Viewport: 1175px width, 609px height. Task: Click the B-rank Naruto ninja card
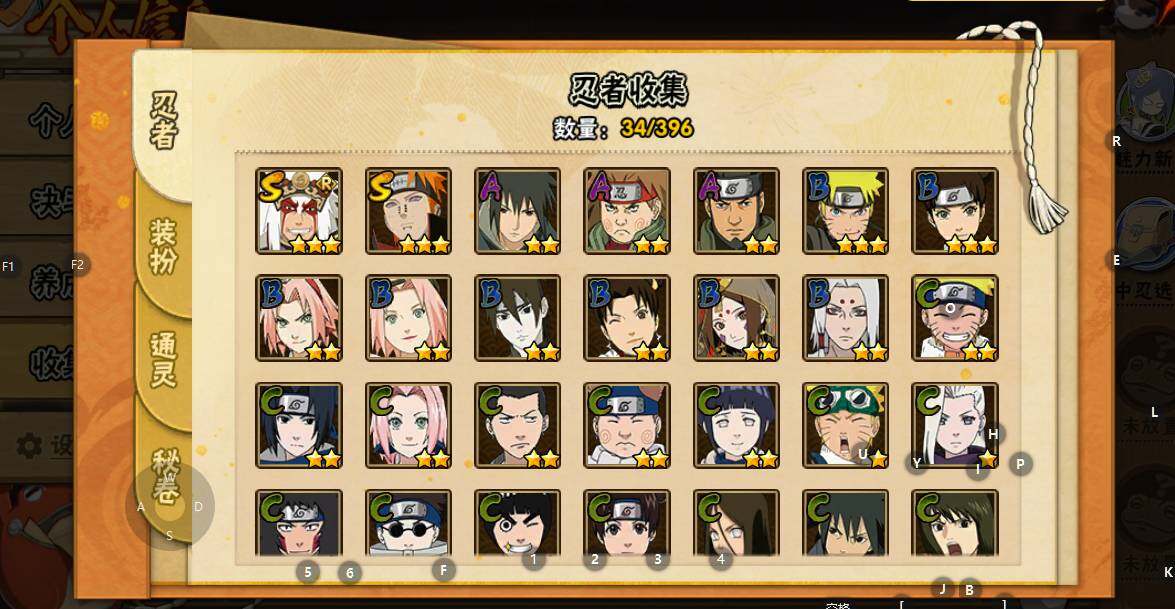[x=845, y=211]
